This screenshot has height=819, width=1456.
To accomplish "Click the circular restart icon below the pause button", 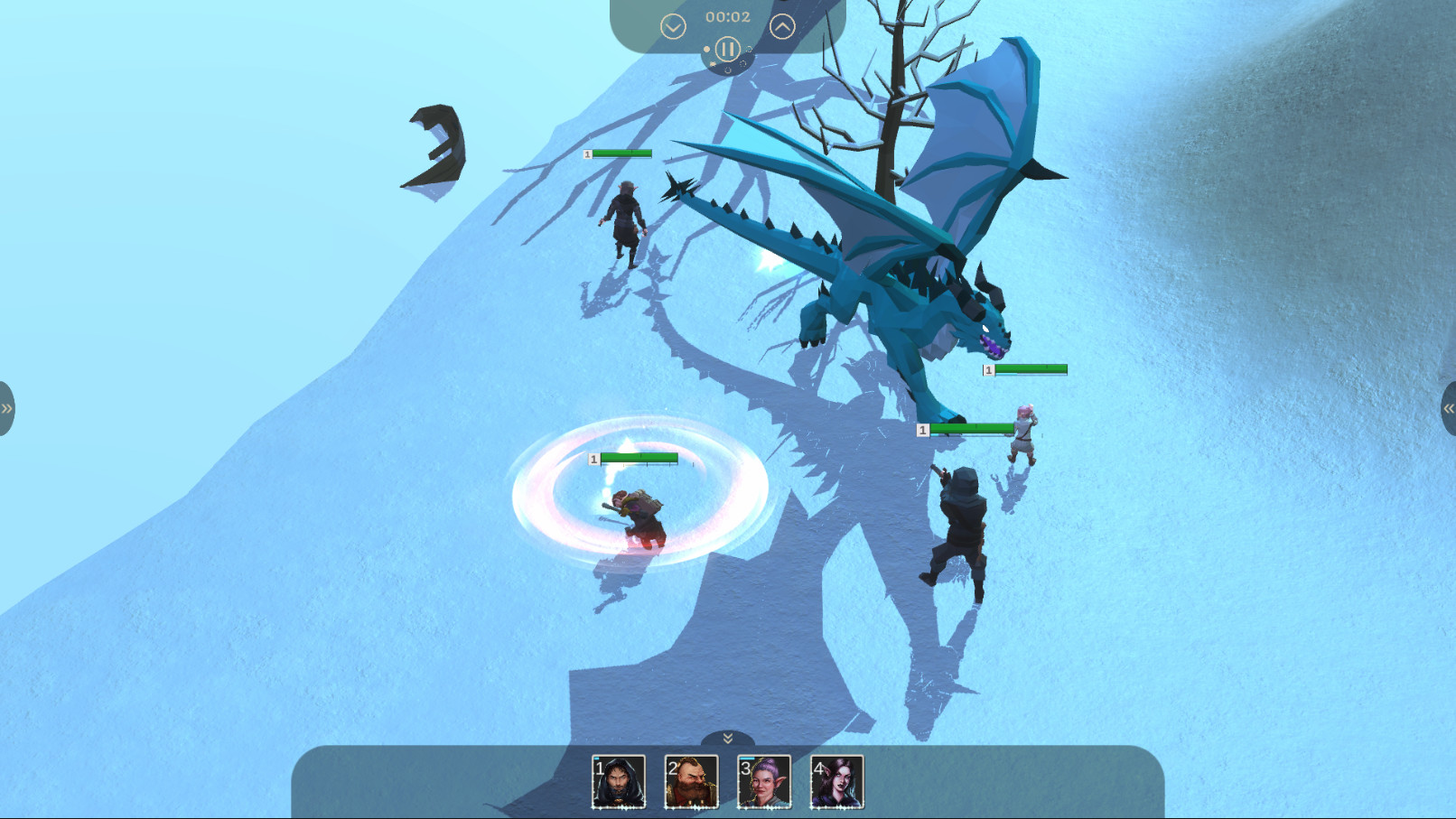I will pyautogui.click(x=728, y=70).
